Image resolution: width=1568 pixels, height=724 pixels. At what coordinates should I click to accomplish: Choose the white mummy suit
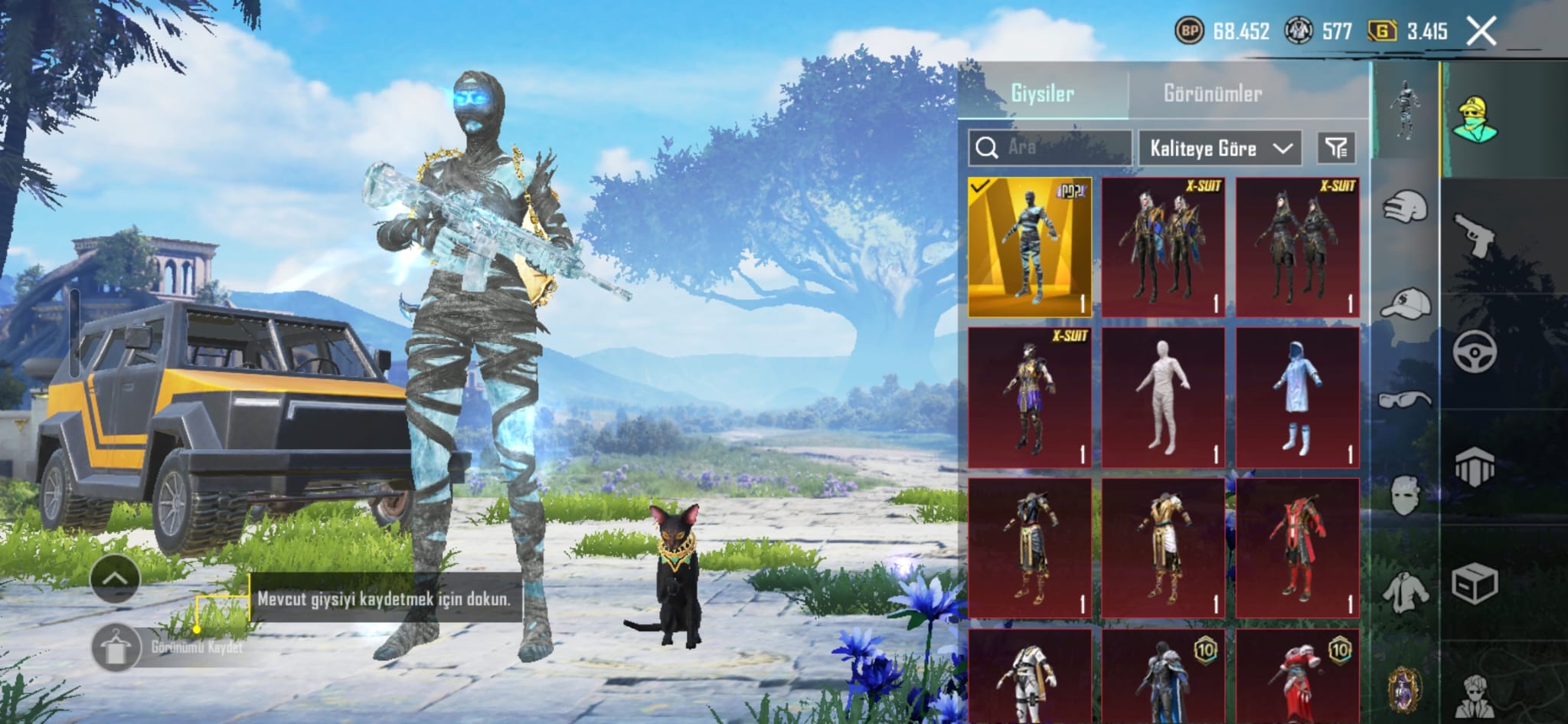pos(1163,397)
